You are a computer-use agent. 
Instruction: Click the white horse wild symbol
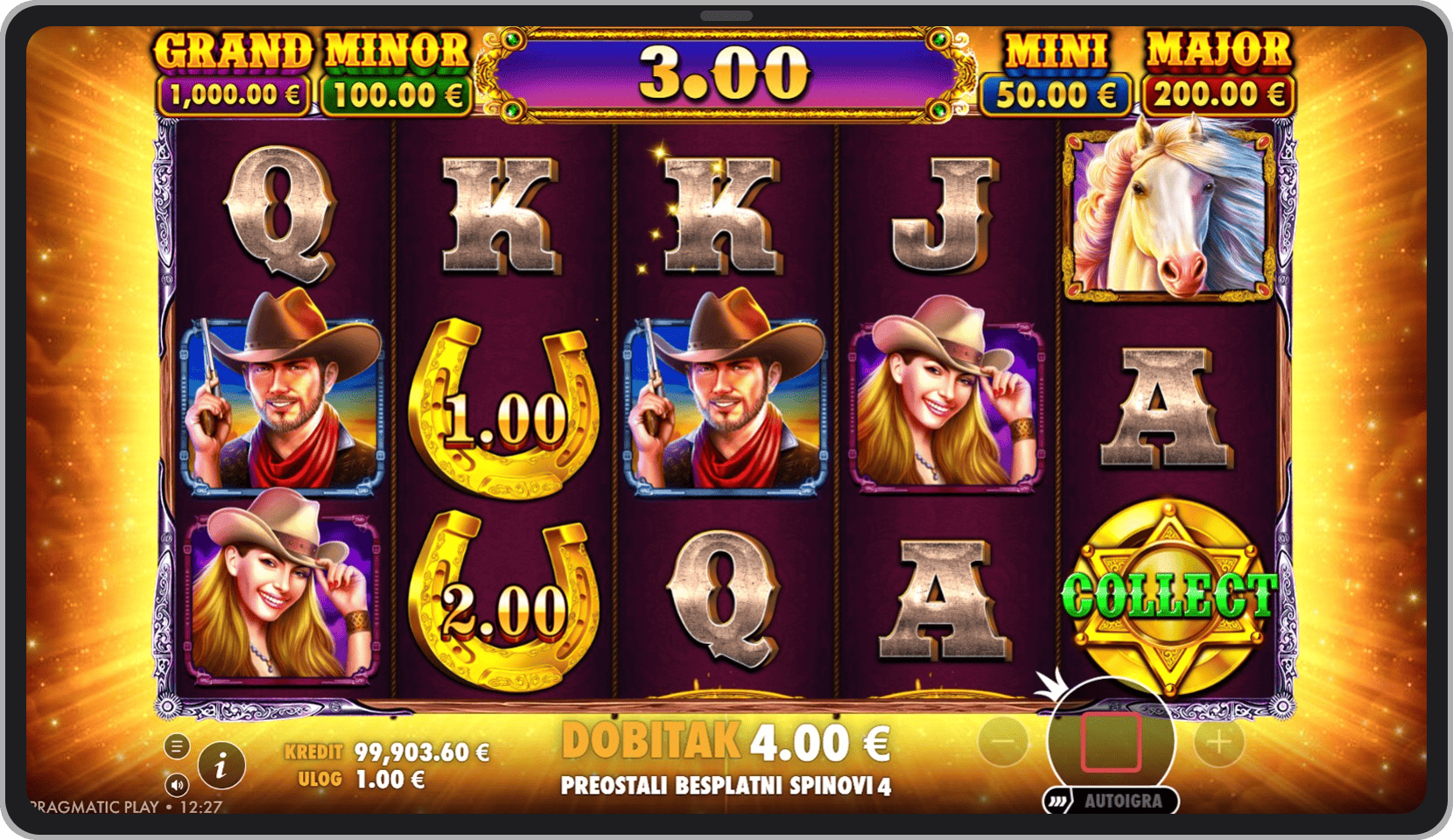point(1164,213)
